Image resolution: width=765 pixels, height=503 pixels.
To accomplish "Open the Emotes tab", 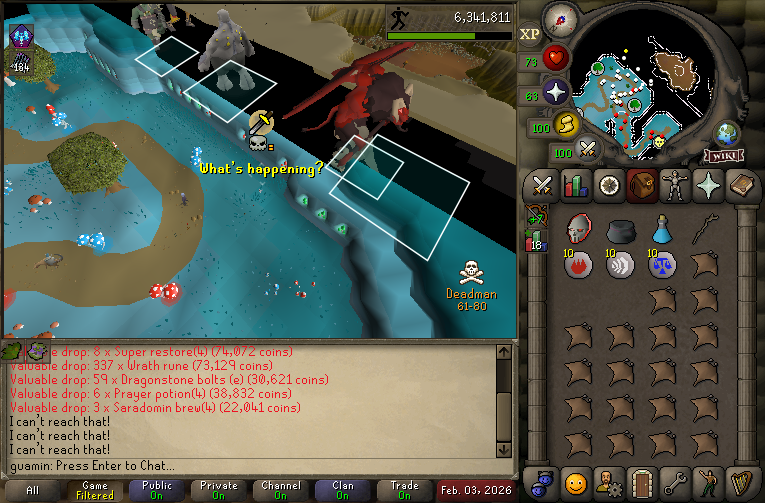I will (707, 483).
